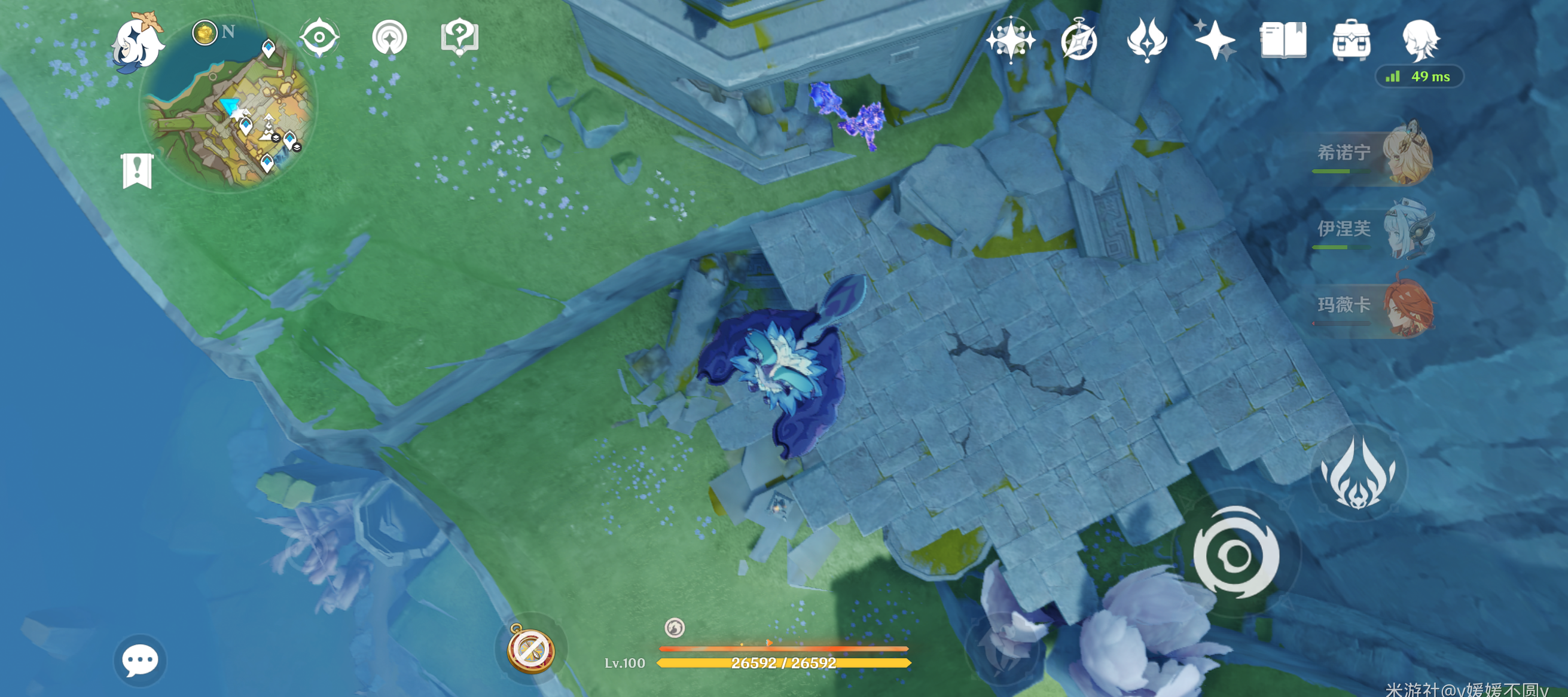Tap the disabled compass gadget button
Screen dimensions: 1568x697
[532, 649]
